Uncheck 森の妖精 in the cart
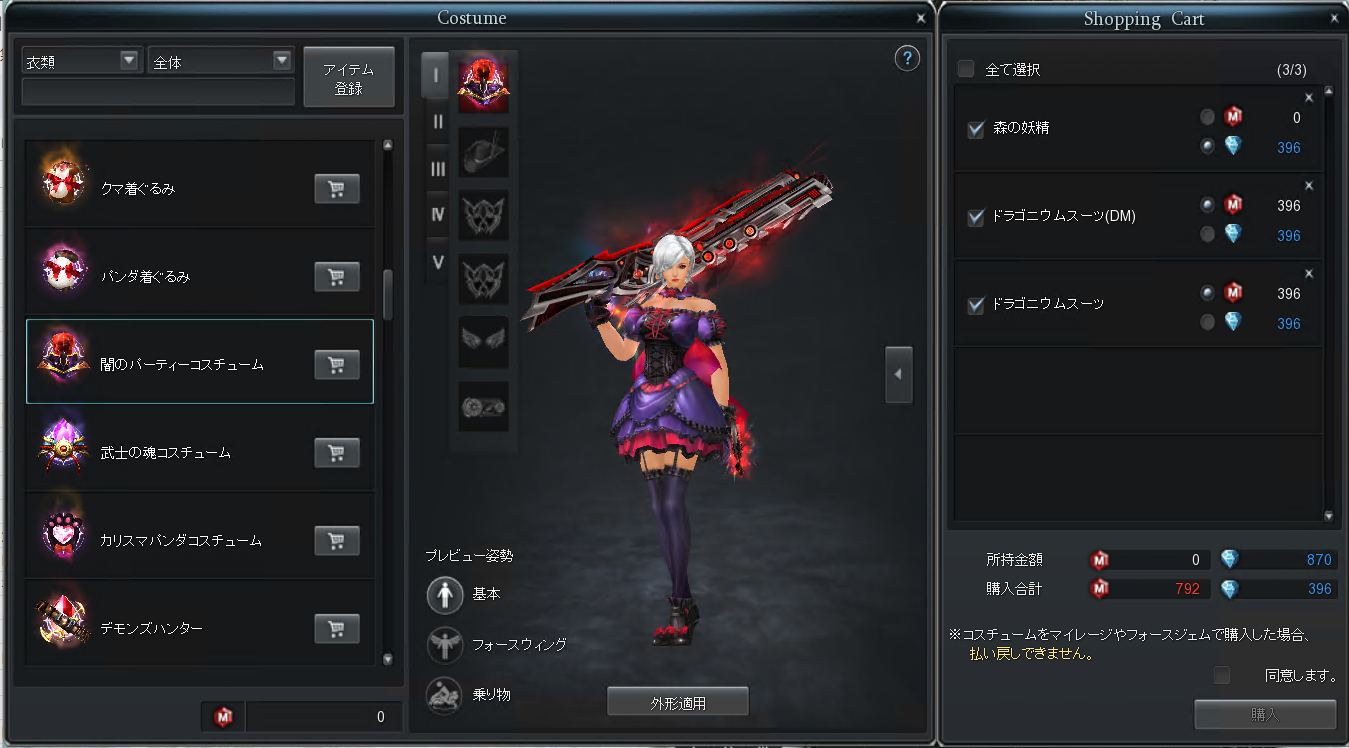 pyautogui.click(x=976, y=129)
